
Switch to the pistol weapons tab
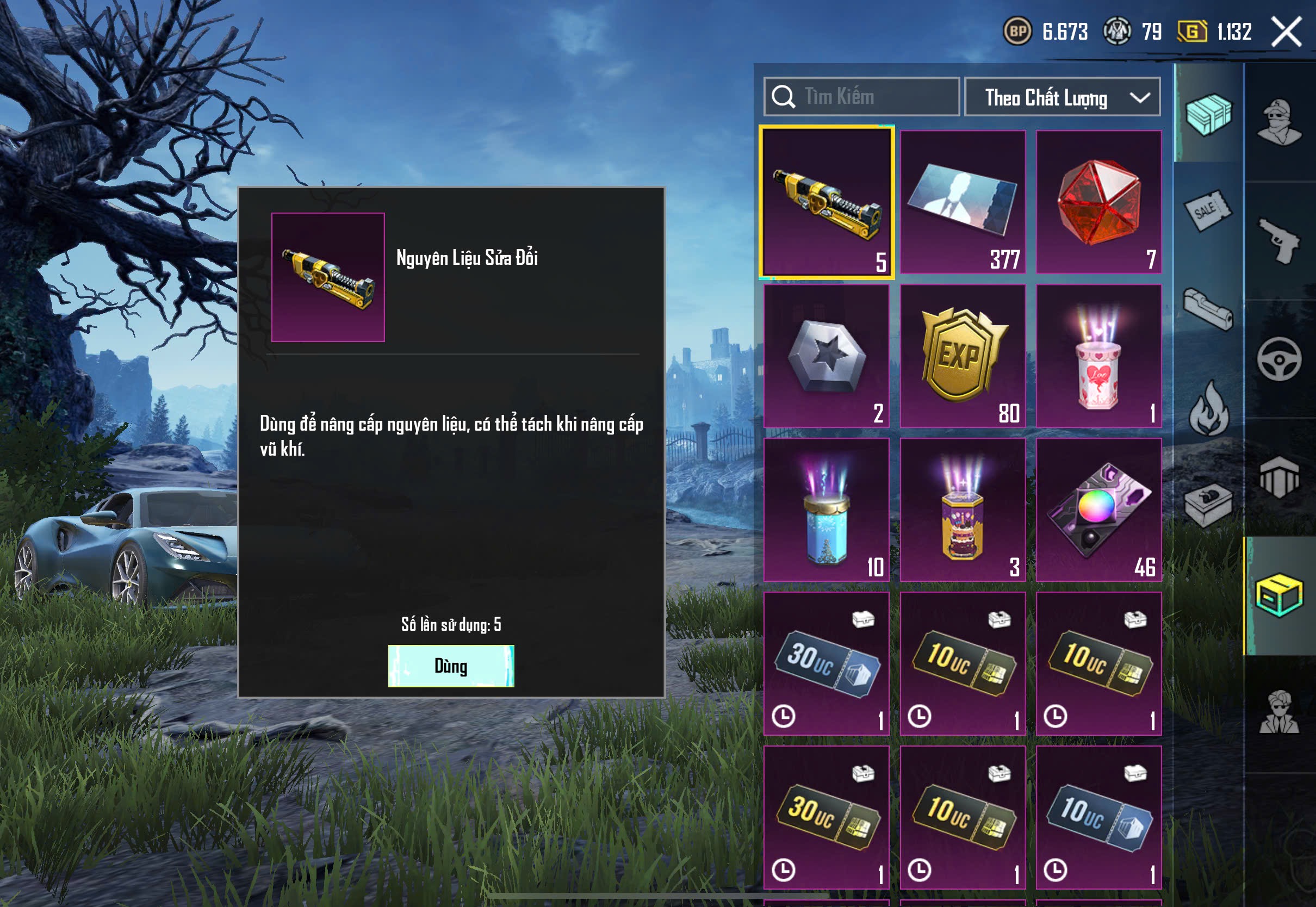tap(1279, 241)
